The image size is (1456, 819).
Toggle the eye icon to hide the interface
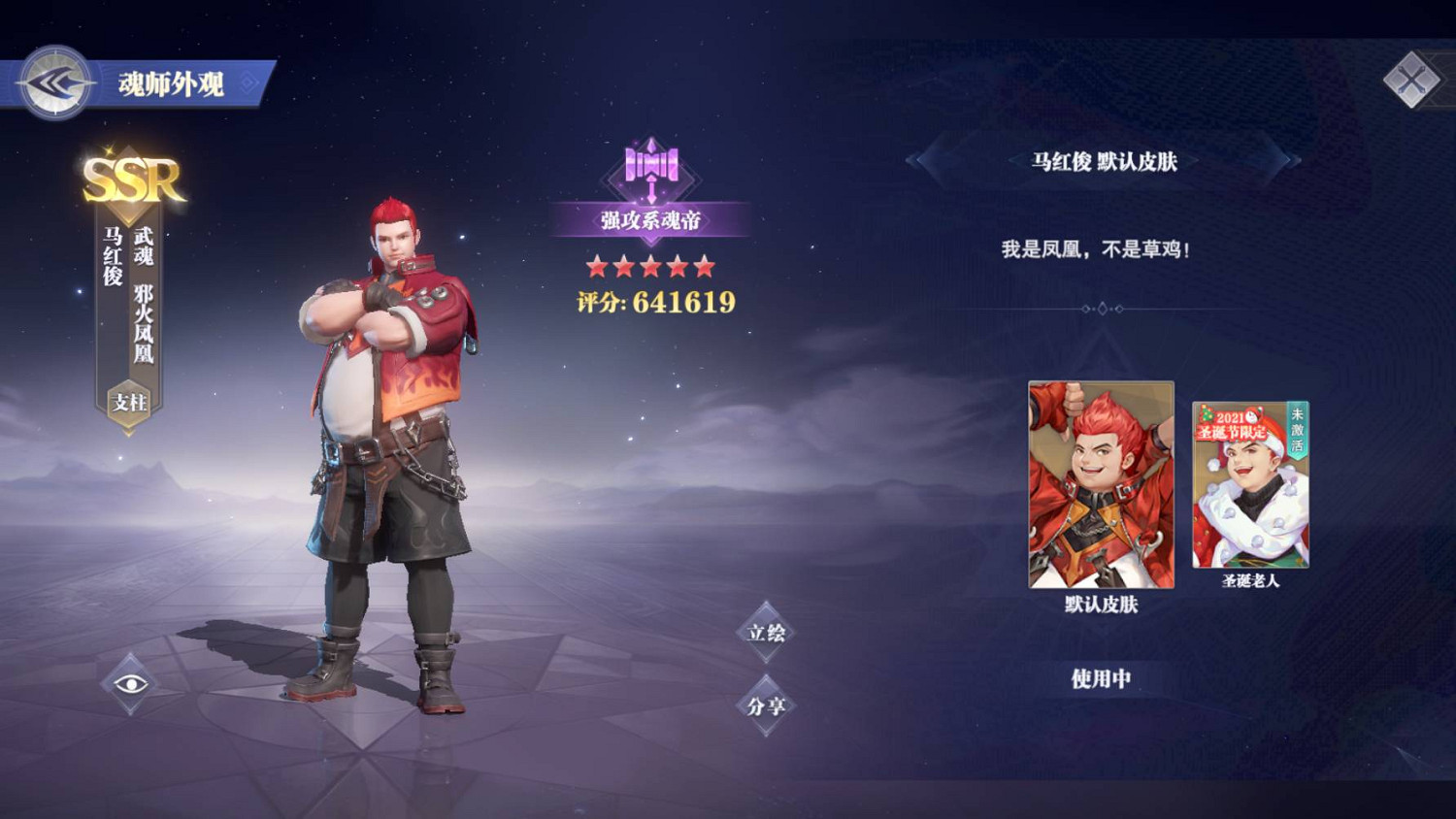pos(130,684)
